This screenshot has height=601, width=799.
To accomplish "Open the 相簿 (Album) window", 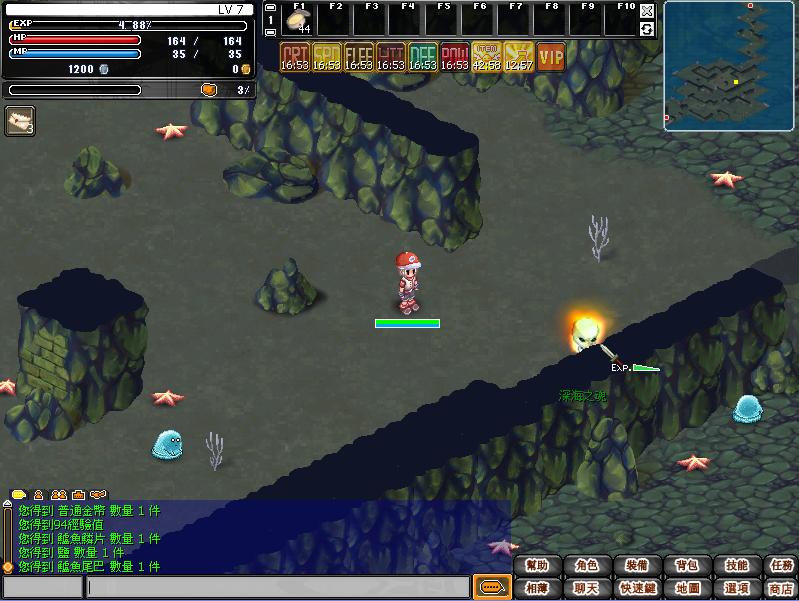I will coord(537,588).
